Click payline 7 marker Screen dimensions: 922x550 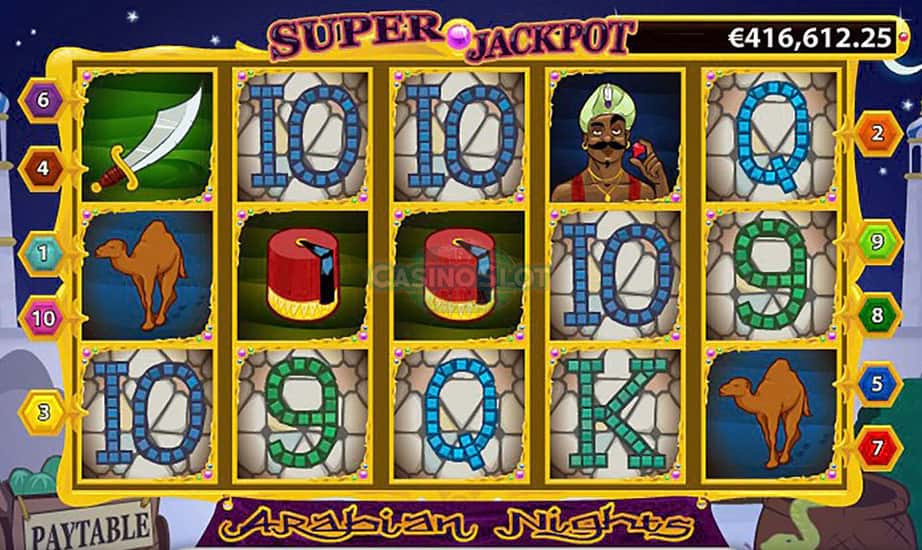click(x=877, y=446)
